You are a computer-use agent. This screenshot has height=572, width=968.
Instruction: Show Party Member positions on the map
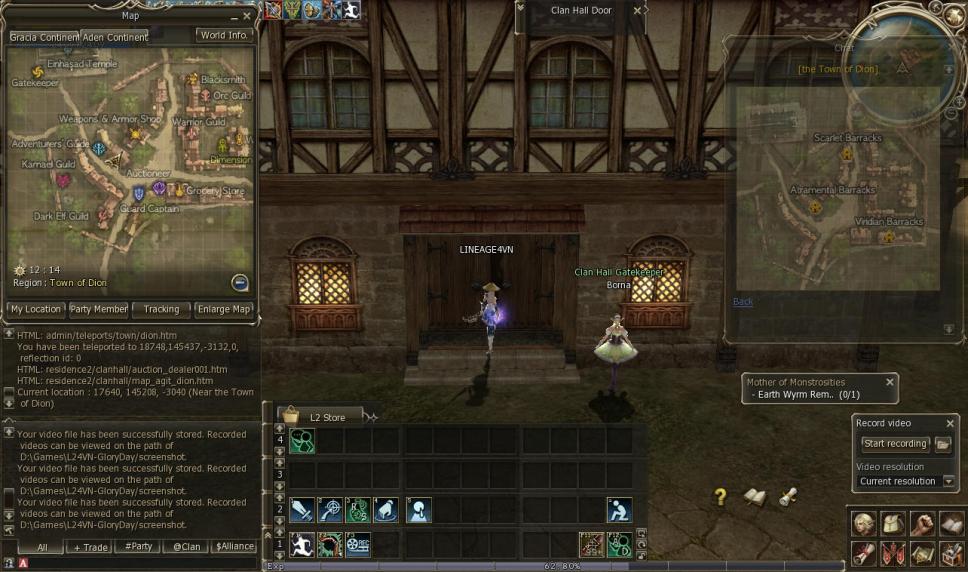(x=98, y=309)
